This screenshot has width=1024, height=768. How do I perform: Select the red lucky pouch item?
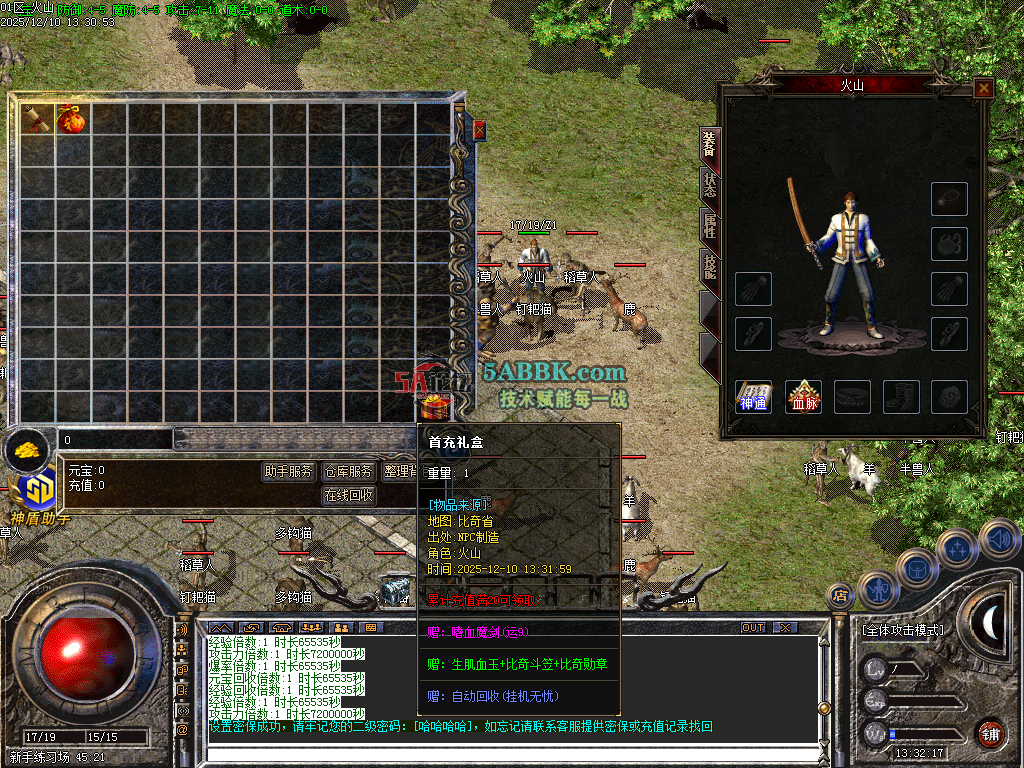coord(71,119)
